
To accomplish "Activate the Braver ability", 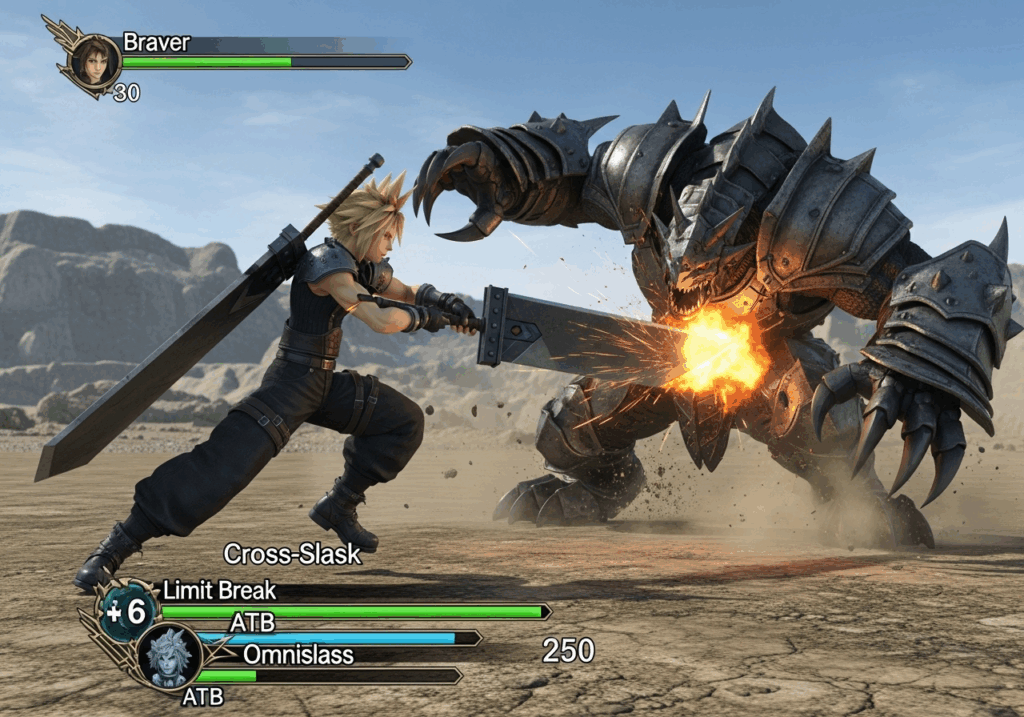I will 156,43.
